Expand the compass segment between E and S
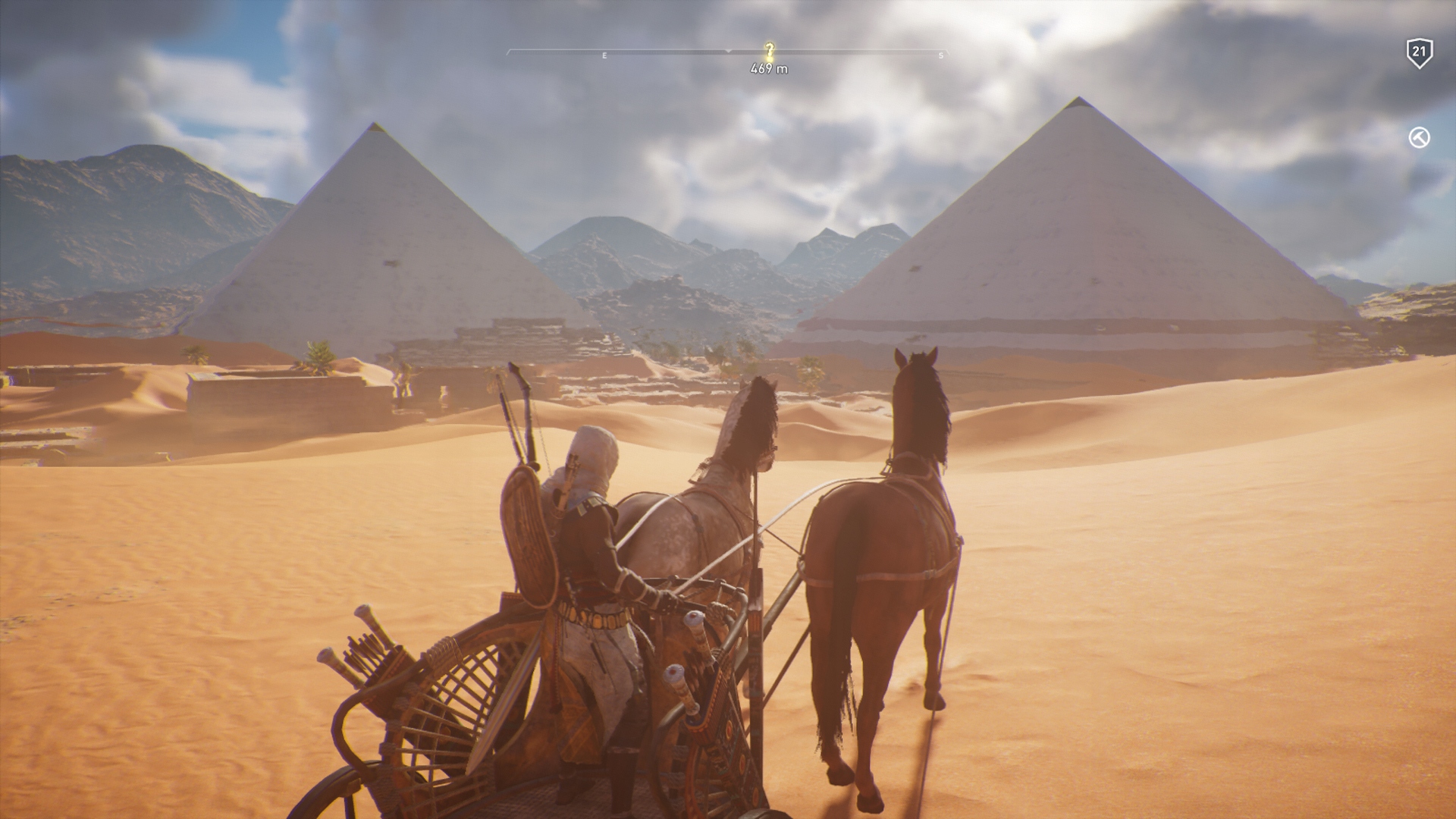 773,55
